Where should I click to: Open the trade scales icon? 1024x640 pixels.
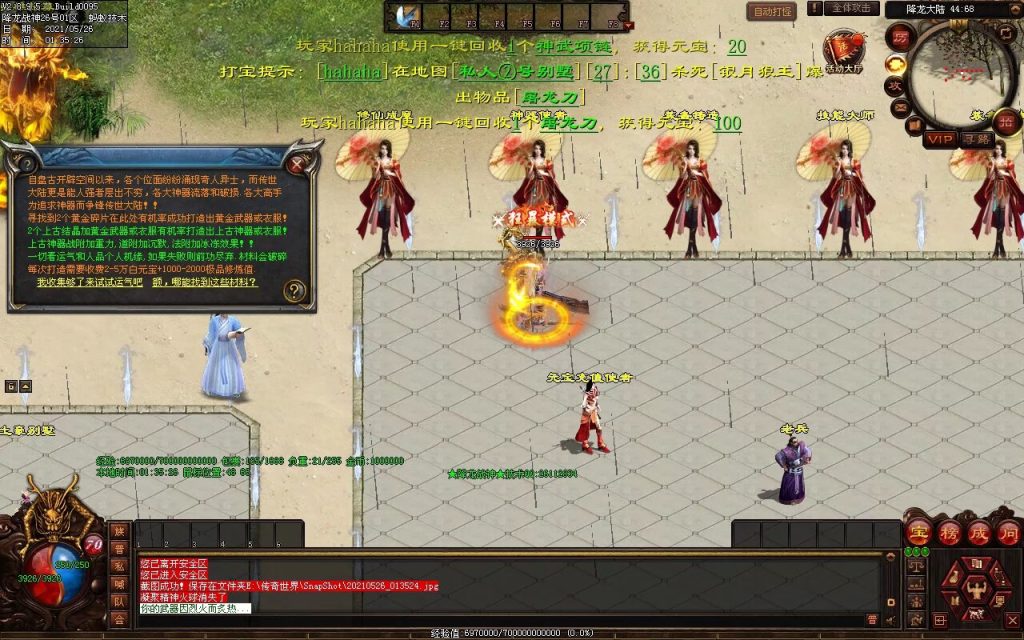click(915, 566)
